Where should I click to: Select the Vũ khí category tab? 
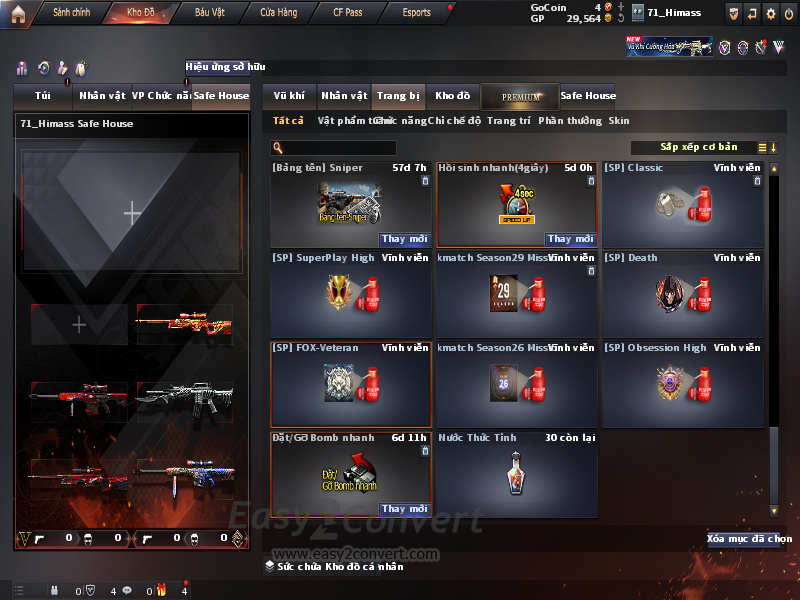pos(289,96)
